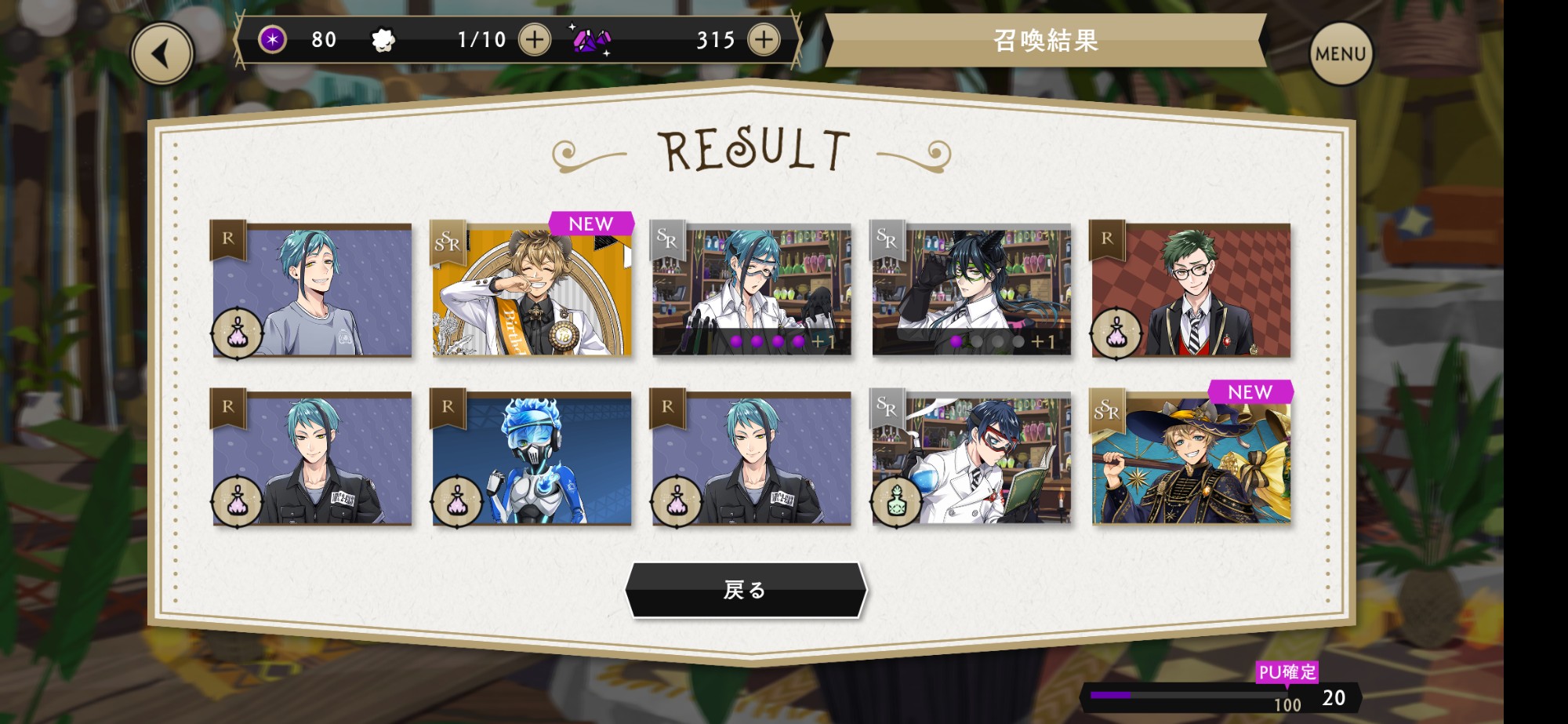View the green-haired glasses R card on red checkered background
Image resolution: width=1568 pixels, height=724 pixels.
pyautogui.click(x=1191, y=289)
